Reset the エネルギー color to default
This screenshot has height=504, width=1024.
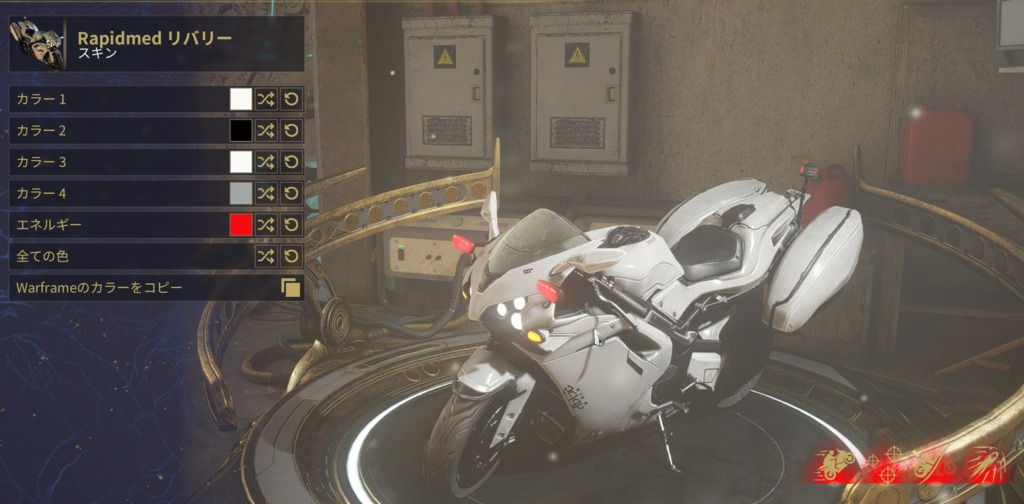[x=291, y=225]
